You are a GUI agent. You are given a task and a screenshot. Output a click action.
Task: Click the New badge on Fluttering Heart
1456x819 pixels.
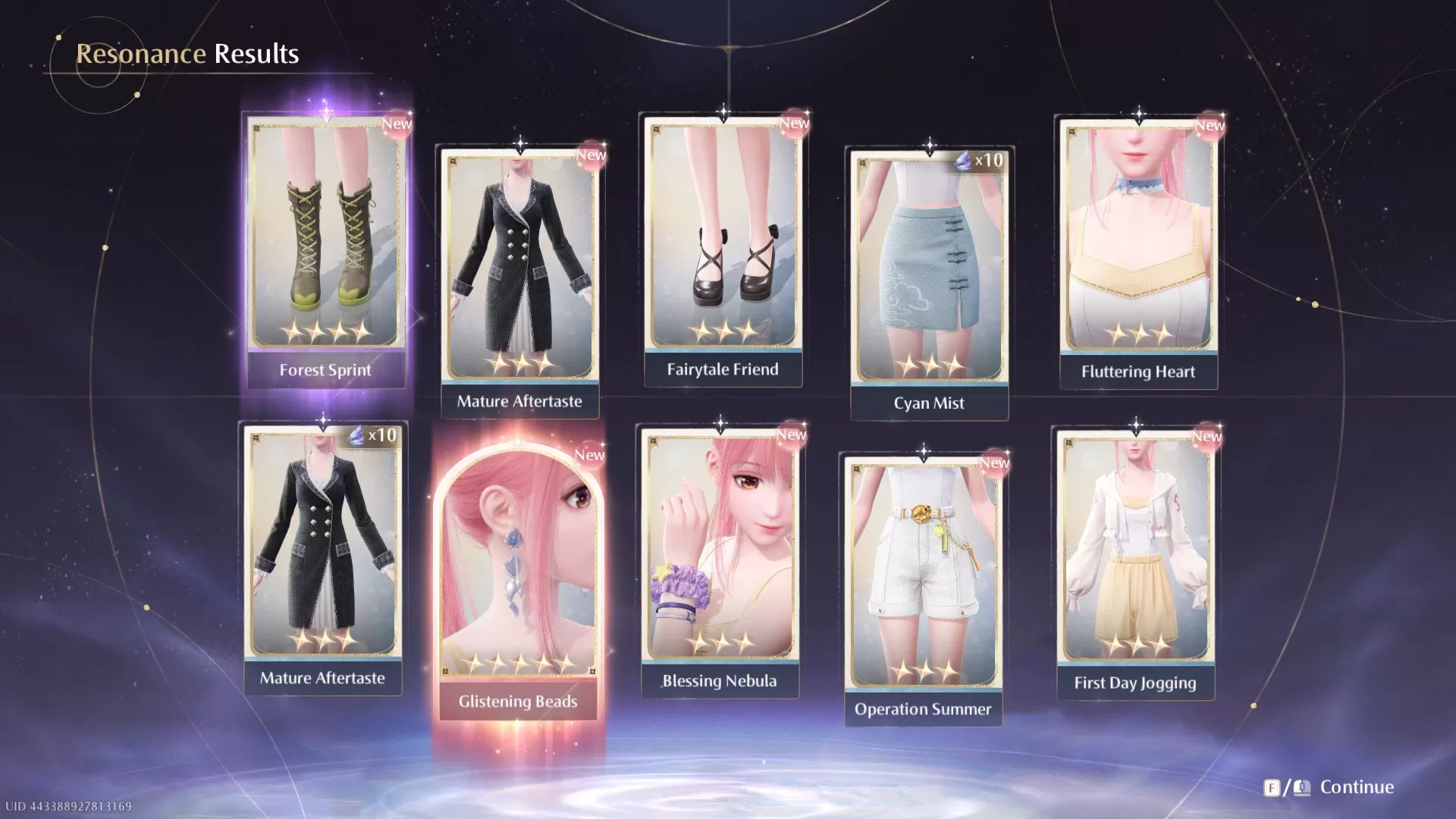pyautogui.click(x=1209, y=125)
